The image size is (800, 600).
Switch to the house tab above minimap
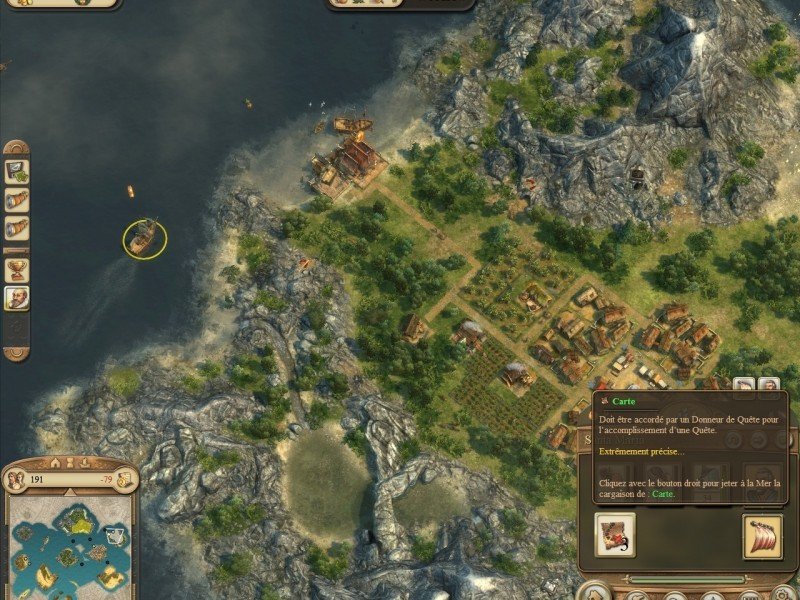[56, 462]
